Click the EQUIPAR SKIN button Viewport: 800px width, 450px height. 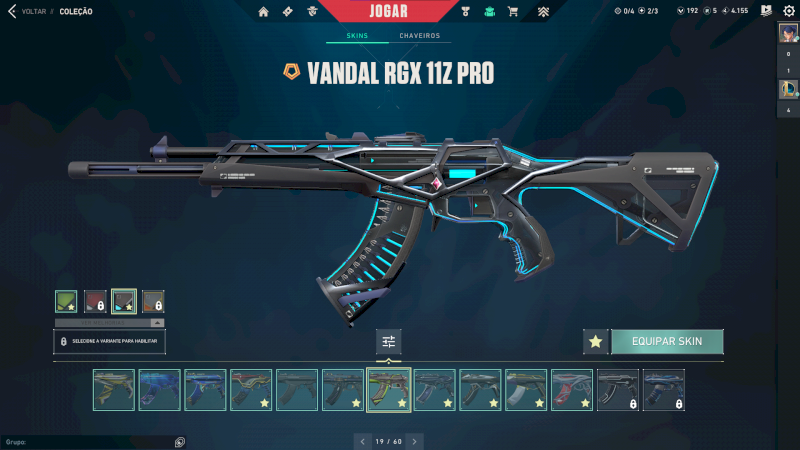pyautogui.click(x=667, y=342)
